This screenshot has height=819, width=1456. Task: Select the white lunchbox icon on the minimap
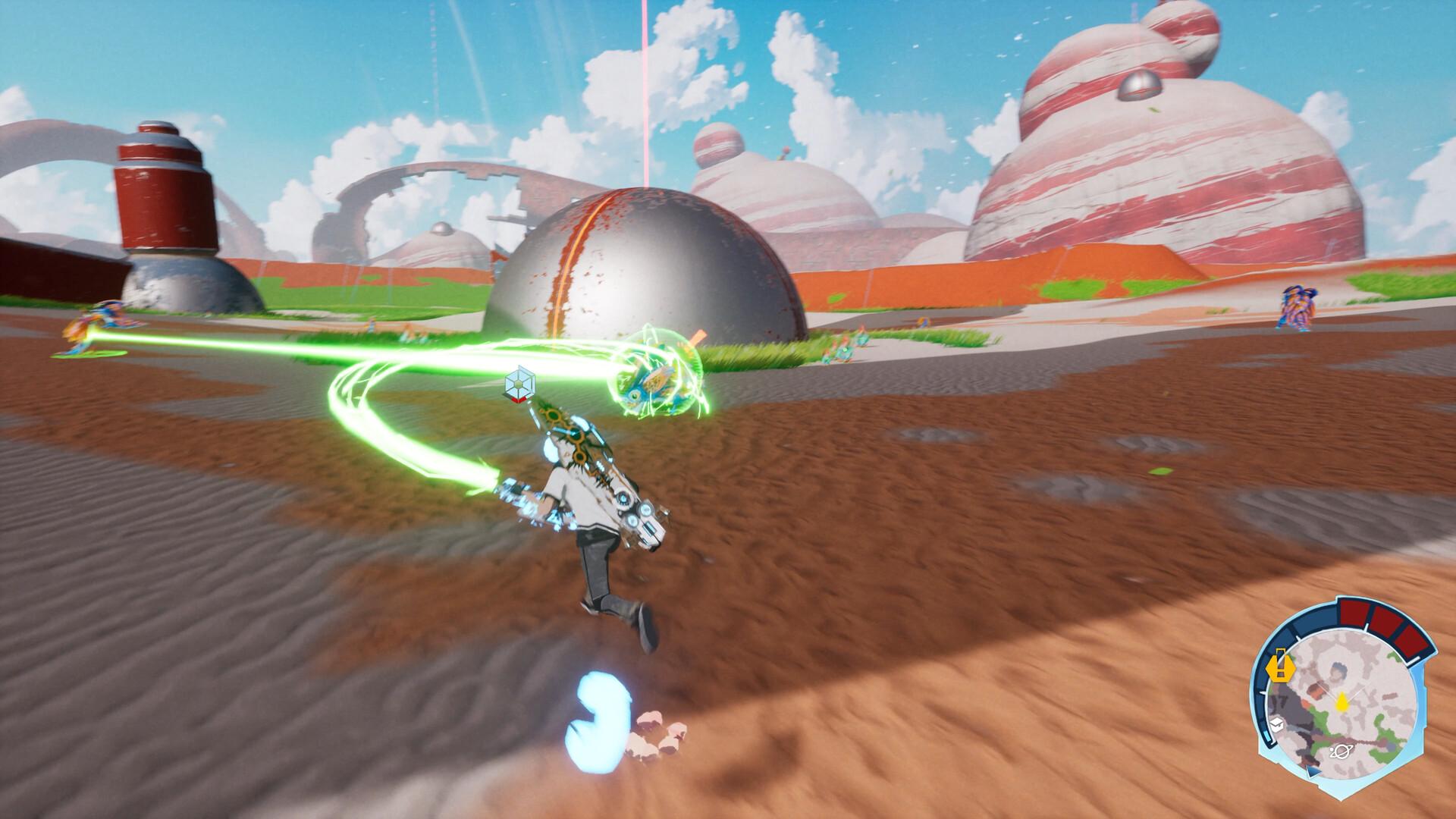click(1277, 724)
